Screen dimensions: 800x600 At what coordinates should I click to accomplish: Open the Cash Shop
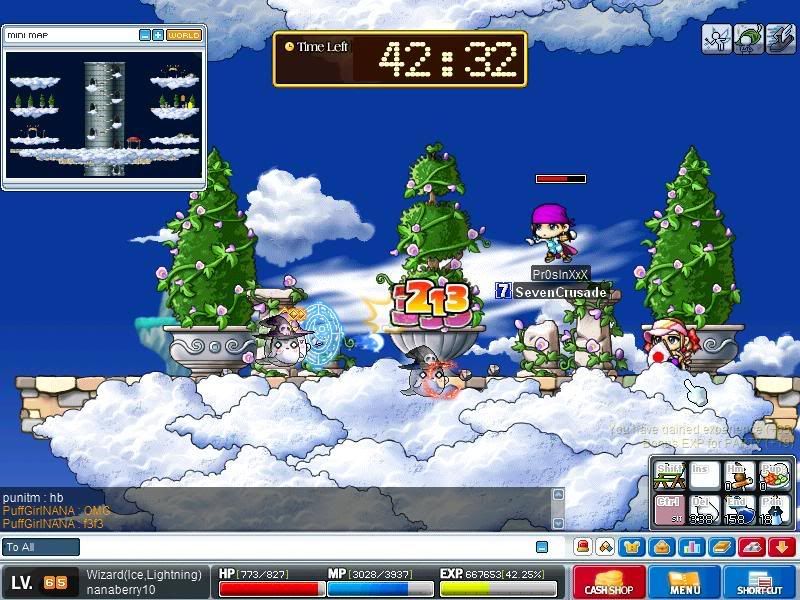click(609, 583)
